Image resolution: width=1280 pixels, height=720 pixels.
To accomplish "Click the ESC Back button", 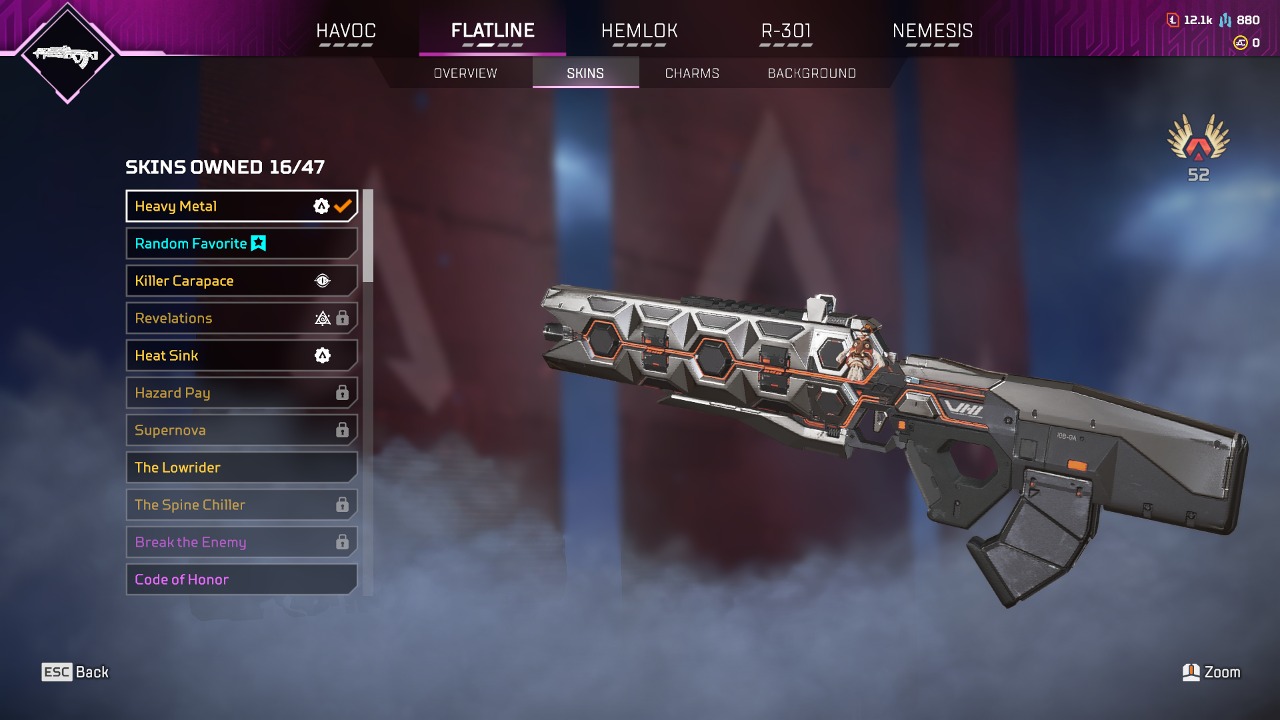I will [75, 671].
